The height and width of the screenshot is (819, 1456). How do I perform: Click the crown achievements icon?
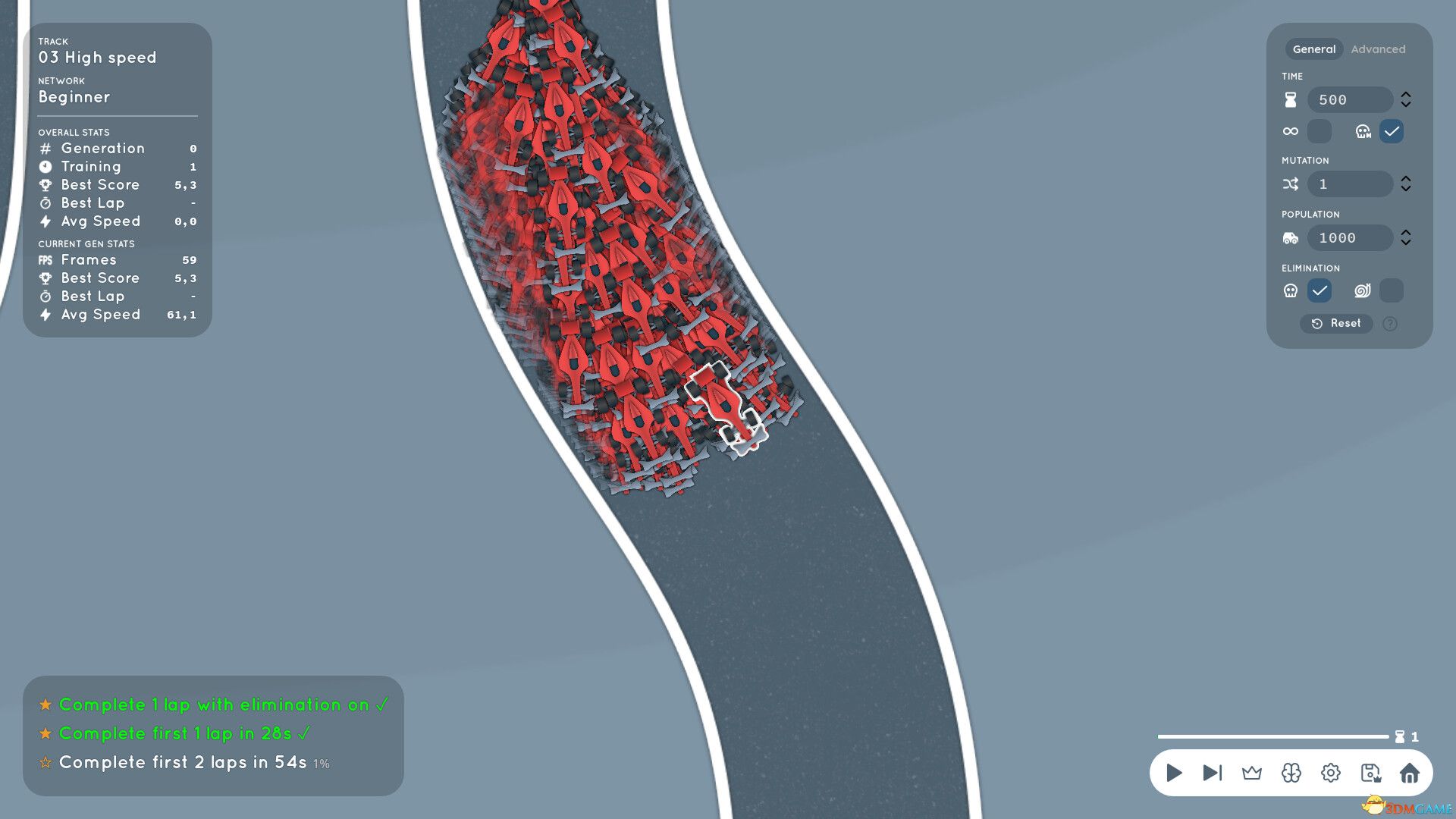[x=1251, y=773]
